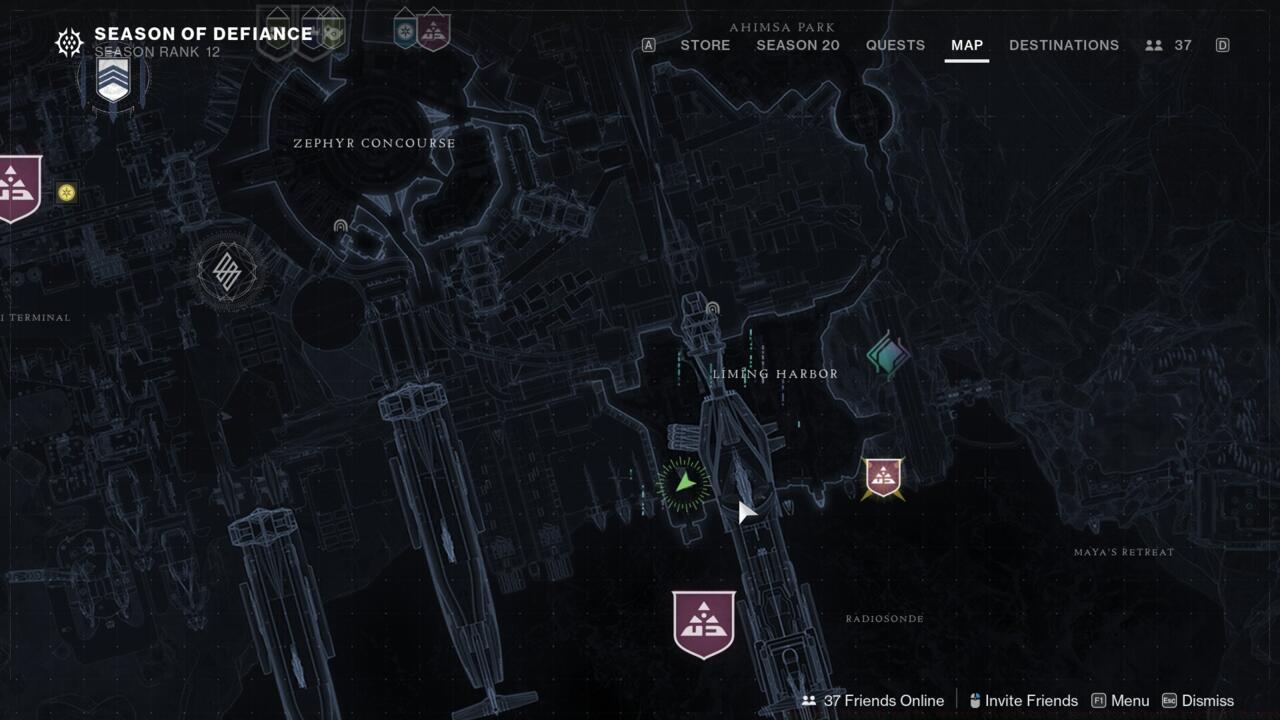Select the Season 20 menu item

pos(797,45)
